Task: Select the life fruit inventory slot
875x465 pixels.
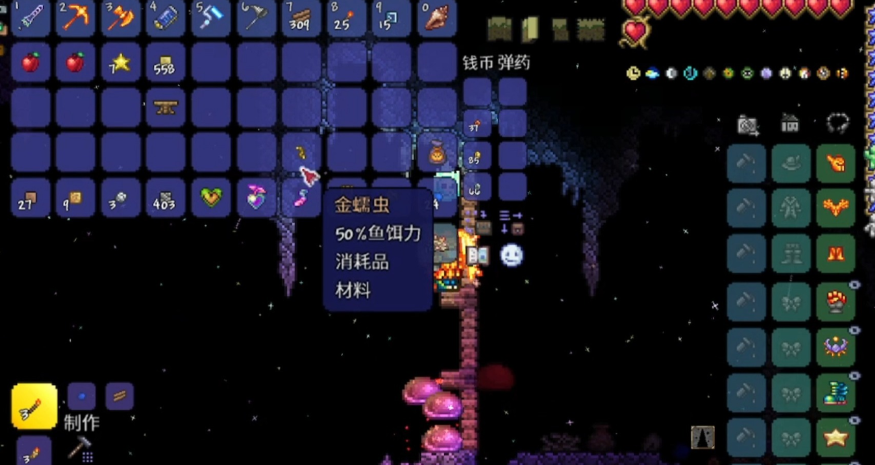Action: pyautogui.click(x=210, y=198)
